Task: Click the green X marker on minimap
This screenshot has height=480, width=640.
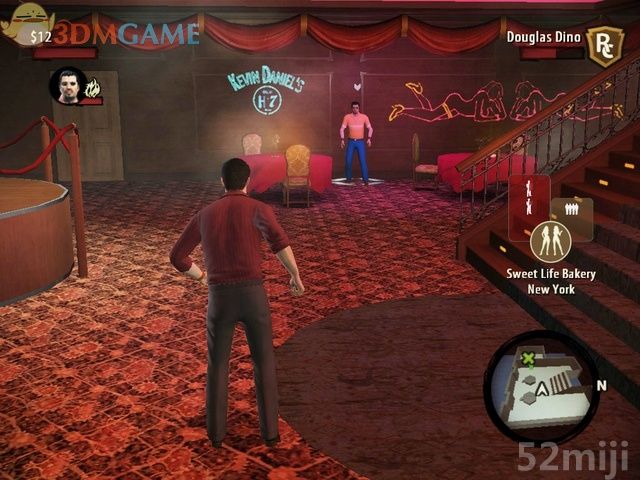Action: pyautogui.click(x=527, y=359)
